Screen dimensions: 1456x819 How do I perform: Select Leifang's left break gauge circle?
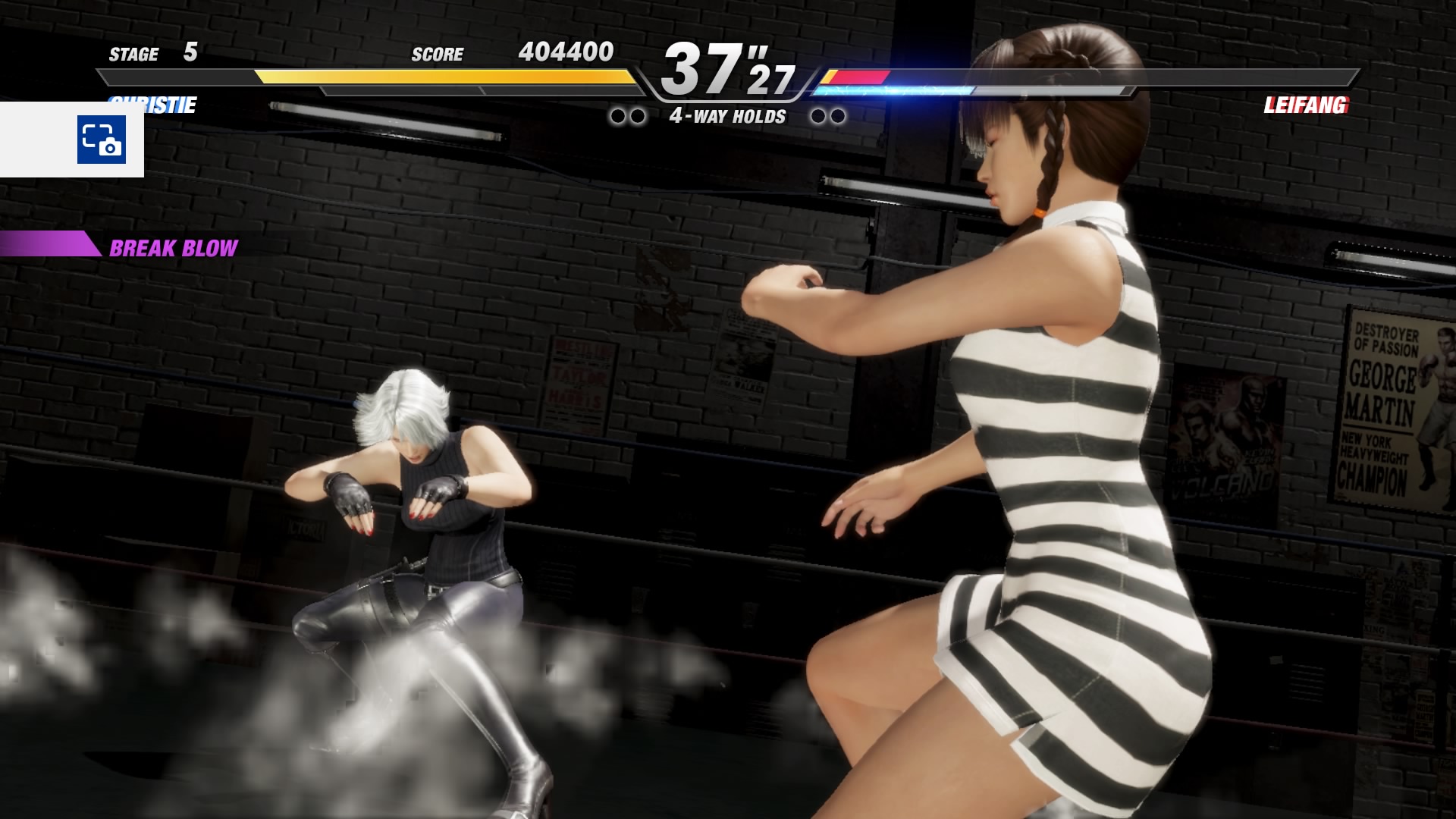pyautogui.click(x=817, y=115)
